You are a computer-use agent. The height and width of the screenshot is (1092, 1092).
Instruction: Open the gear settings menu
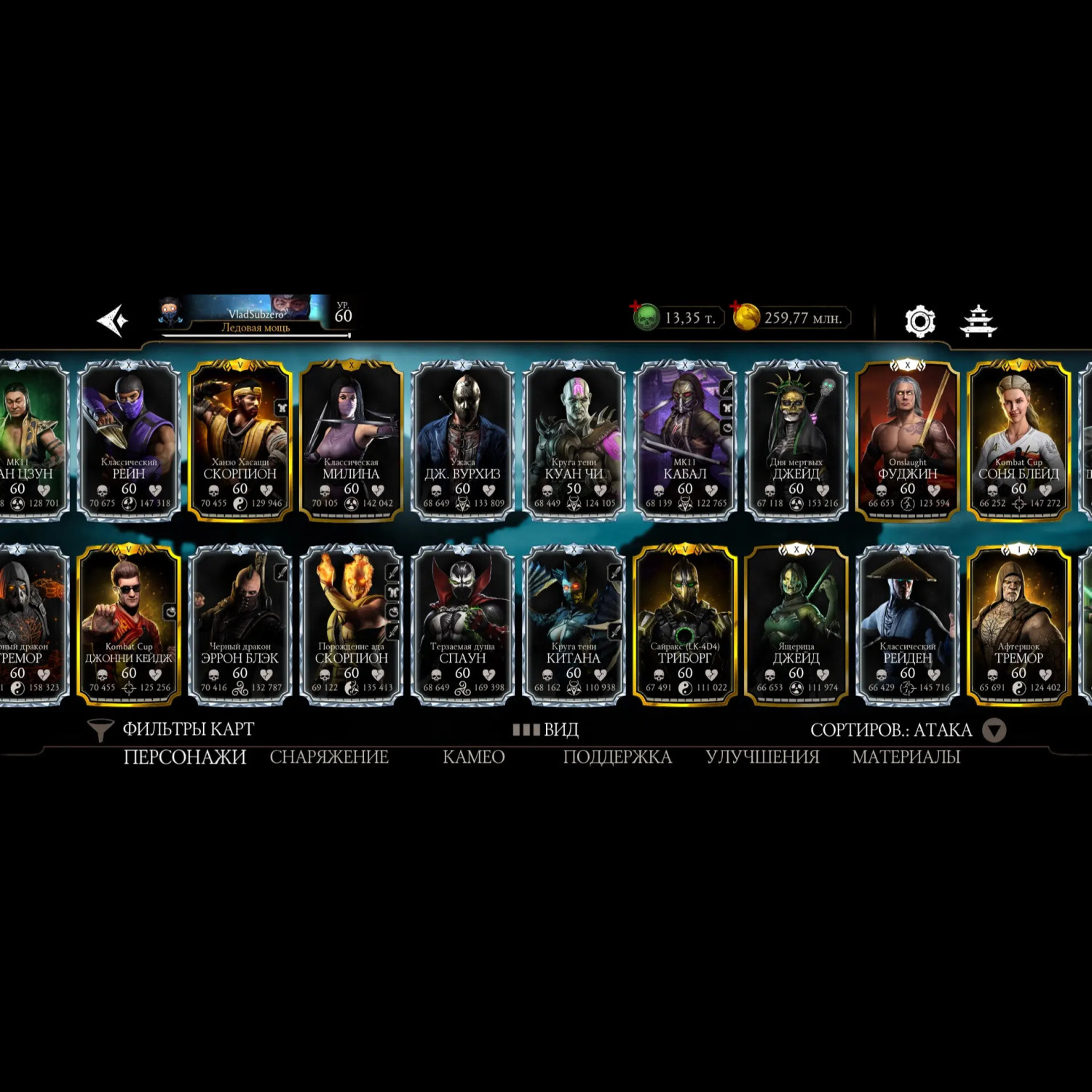919,321
